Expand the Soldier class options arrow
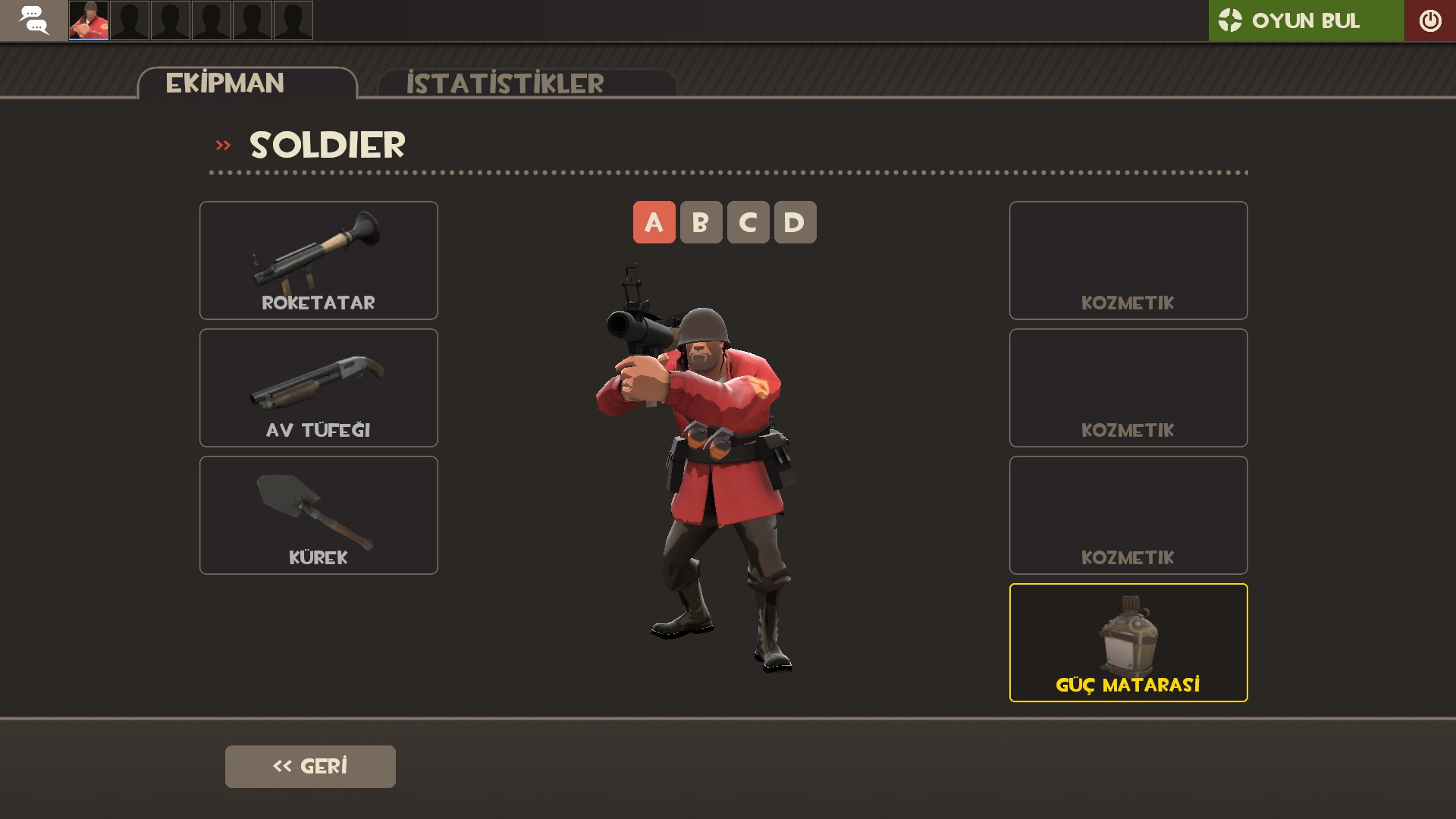This screenshot has width=1456, height=819. (223, 144)
